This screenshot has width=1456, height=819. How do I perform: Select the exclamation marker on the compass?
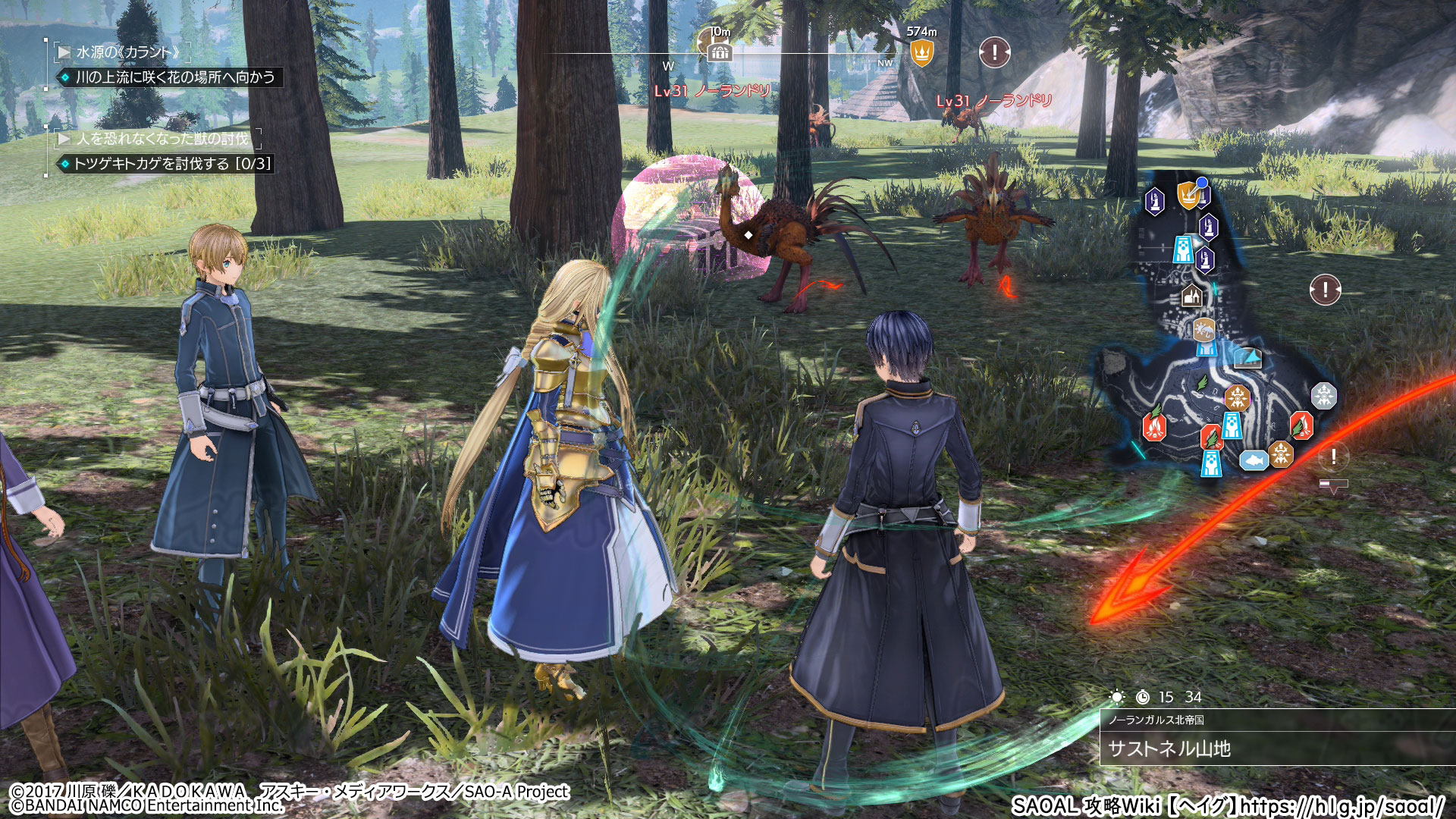(994, 52)
